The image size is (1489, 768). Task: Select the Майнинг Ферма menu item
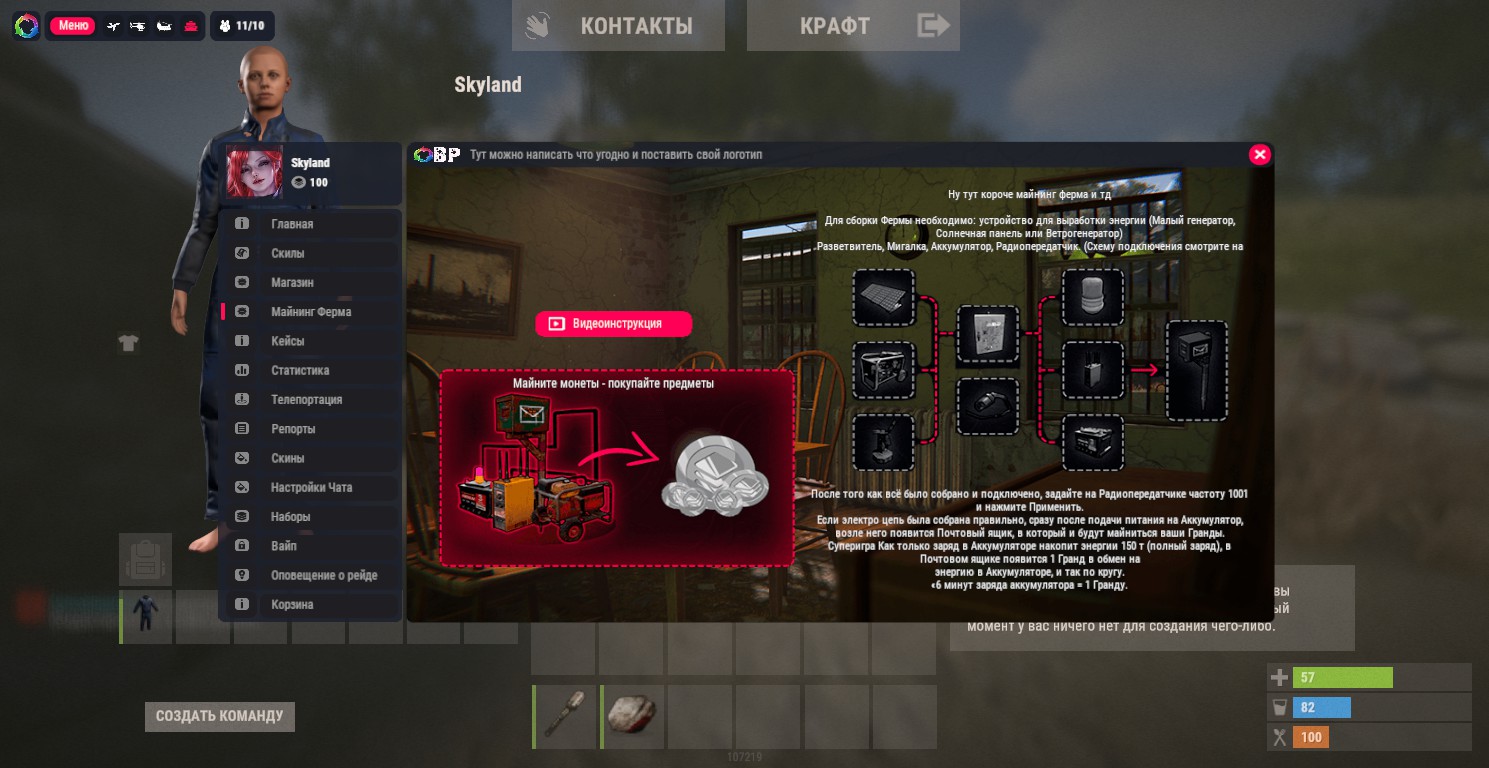pyautogui.click(x=310, y=312)
